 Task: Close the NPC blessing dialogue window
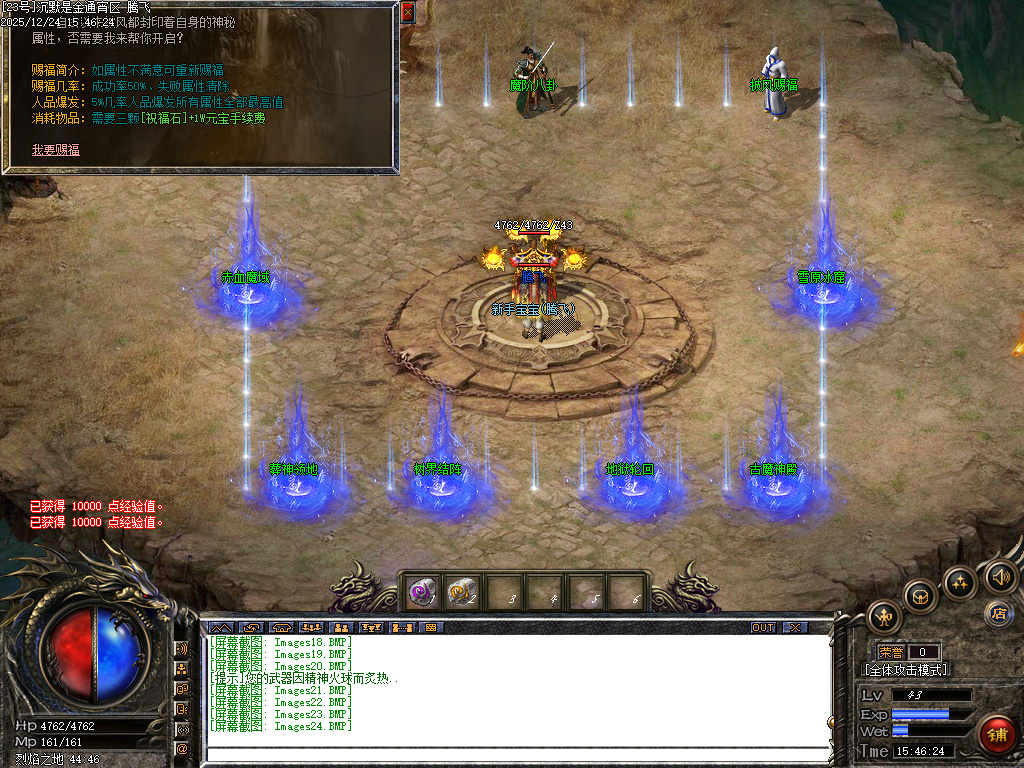(407, 12)
